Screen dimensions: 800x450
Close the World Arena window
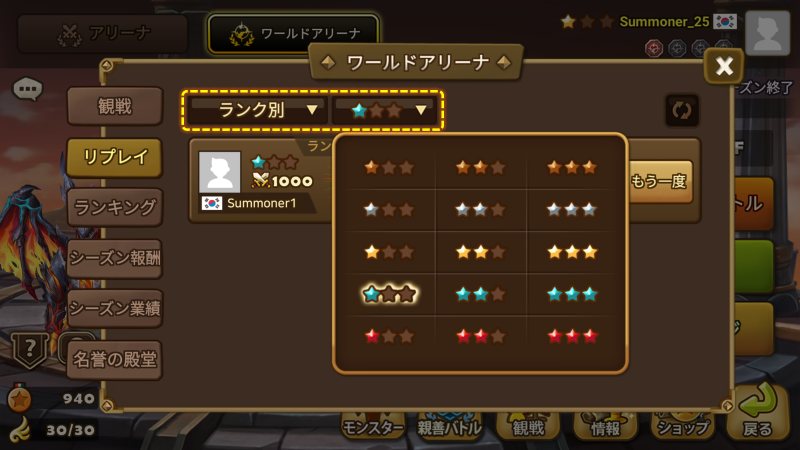pyautogui.click(x=724, y=67)
